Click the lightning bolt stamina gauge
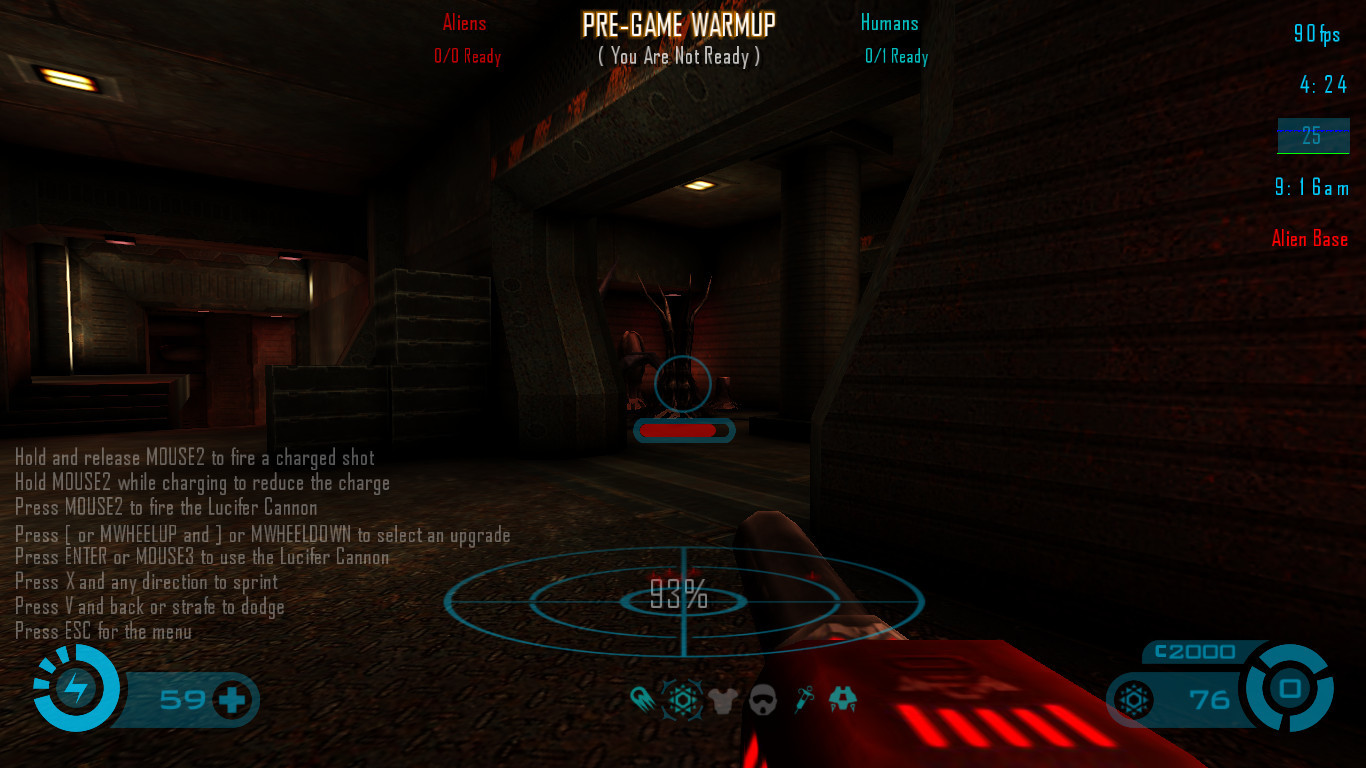 point(76,688)
